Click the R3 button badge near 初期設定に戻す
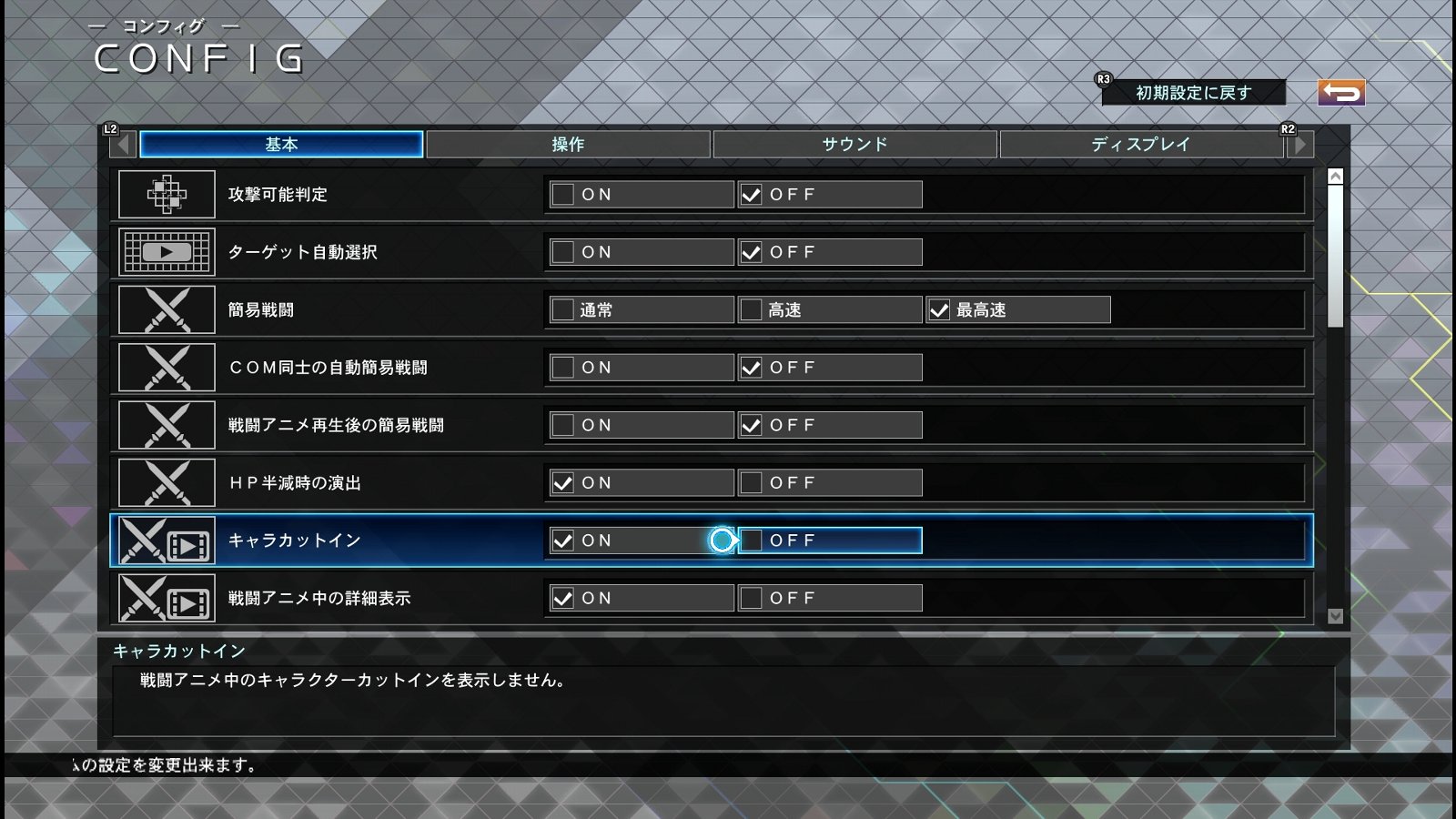This screenshot has width=1456, height=819. (x=1103, y=80)
